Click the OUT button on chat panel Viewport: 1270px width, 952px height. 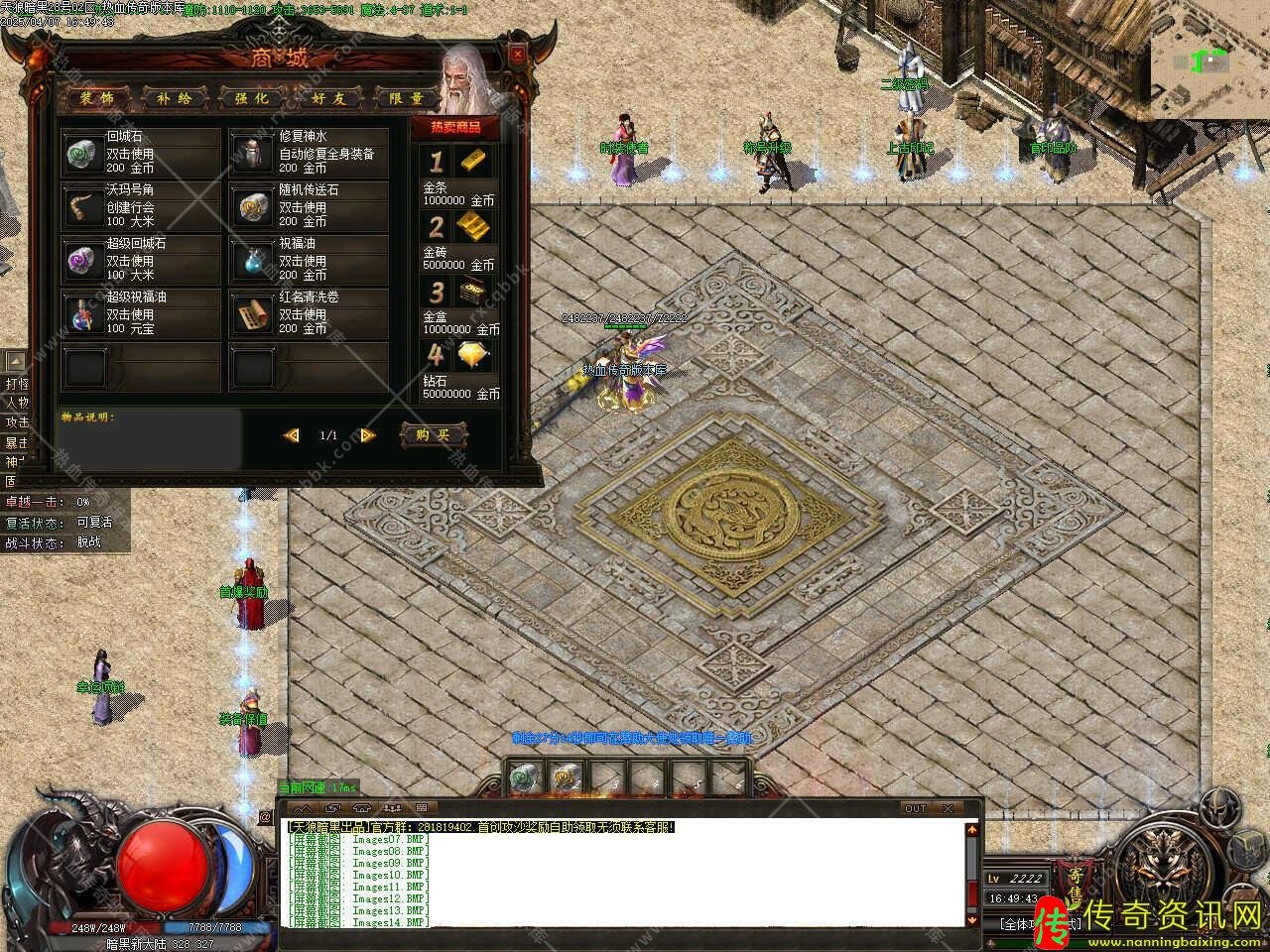point(915,808)
